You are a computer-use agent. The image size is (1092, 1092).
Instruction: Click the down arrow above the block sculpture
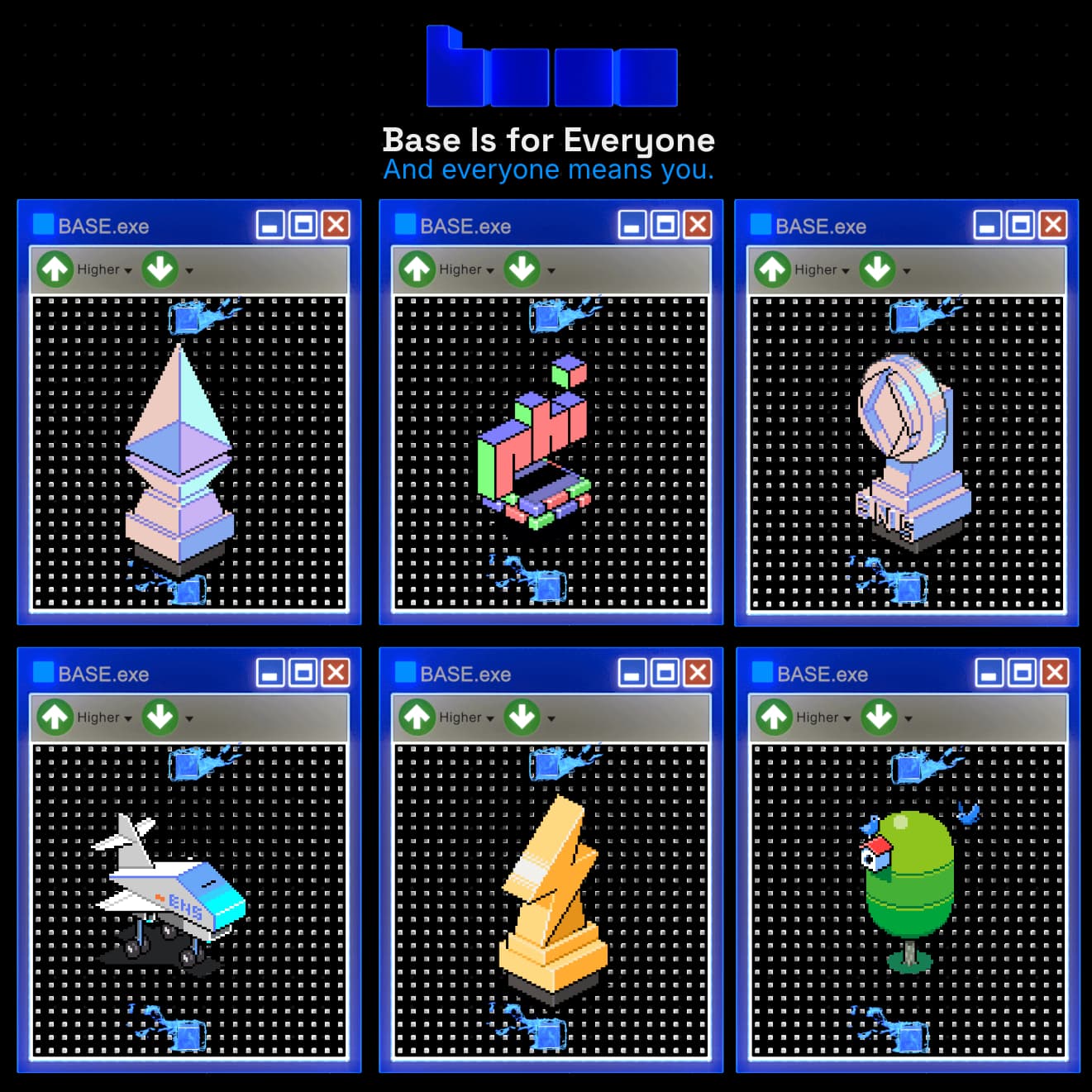click(x=522, y=269)
